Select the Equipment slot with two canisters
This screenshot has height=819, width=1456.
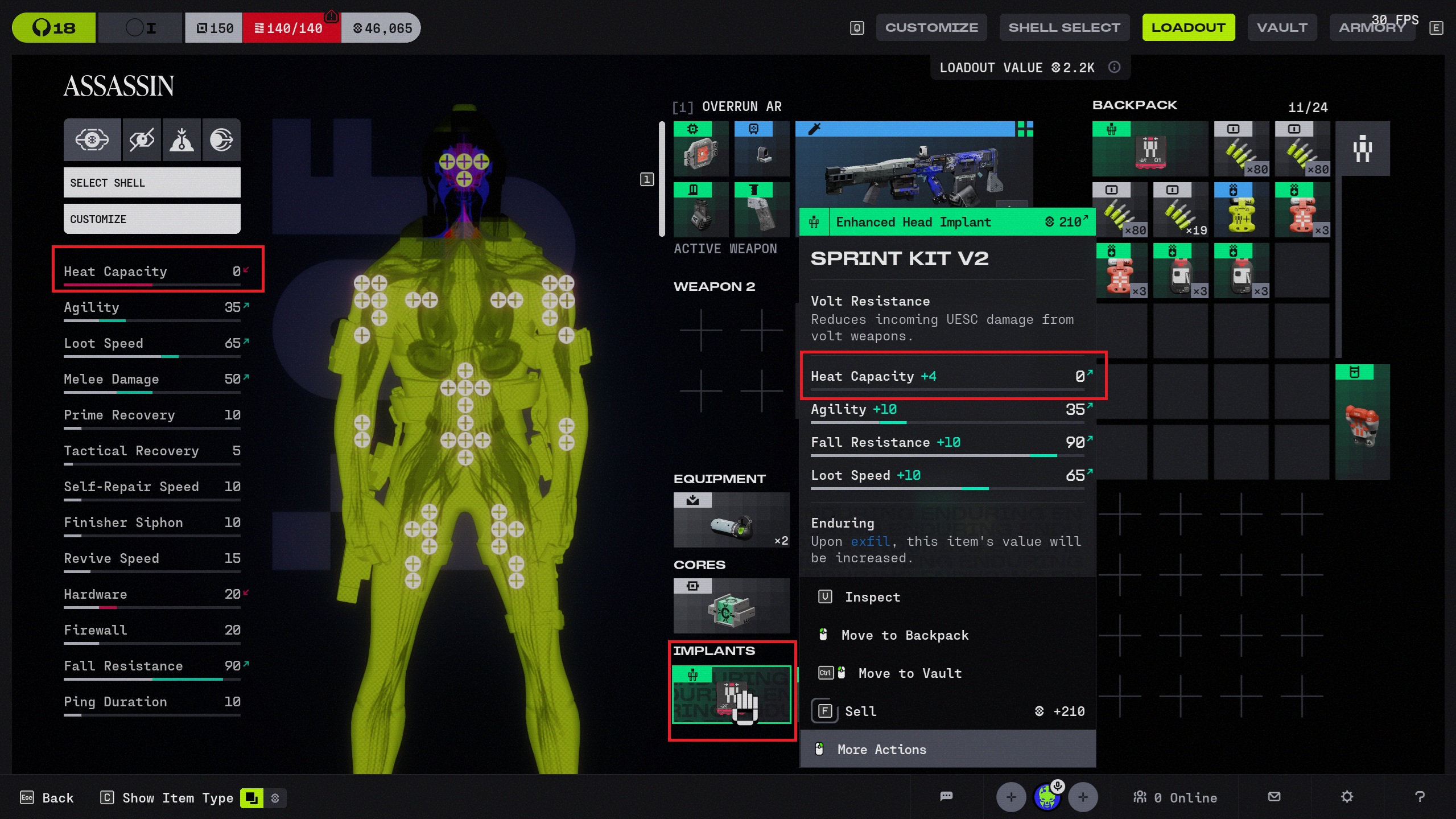731,520
